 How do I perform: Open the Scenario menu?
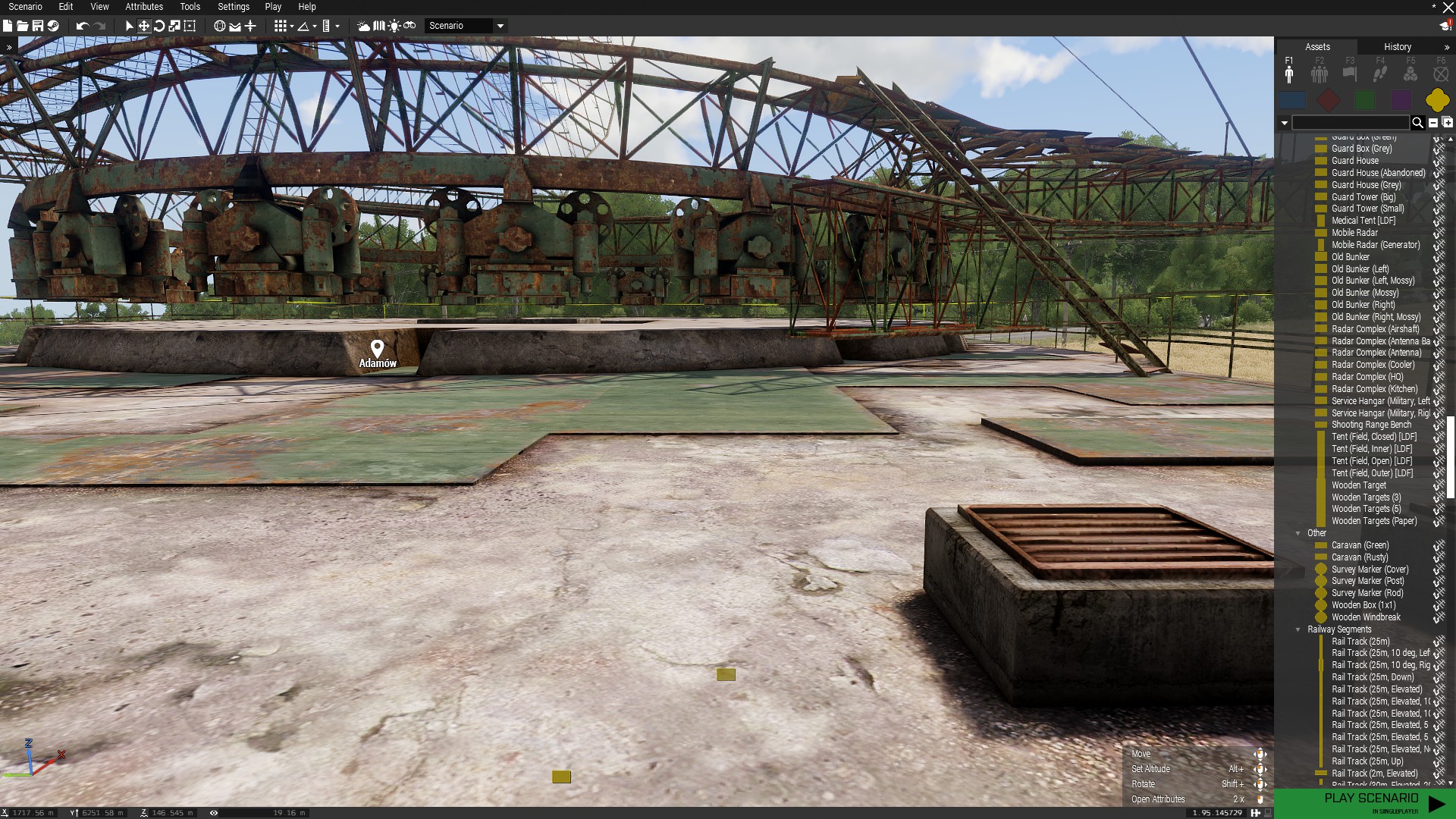click(x=25, y=7)
